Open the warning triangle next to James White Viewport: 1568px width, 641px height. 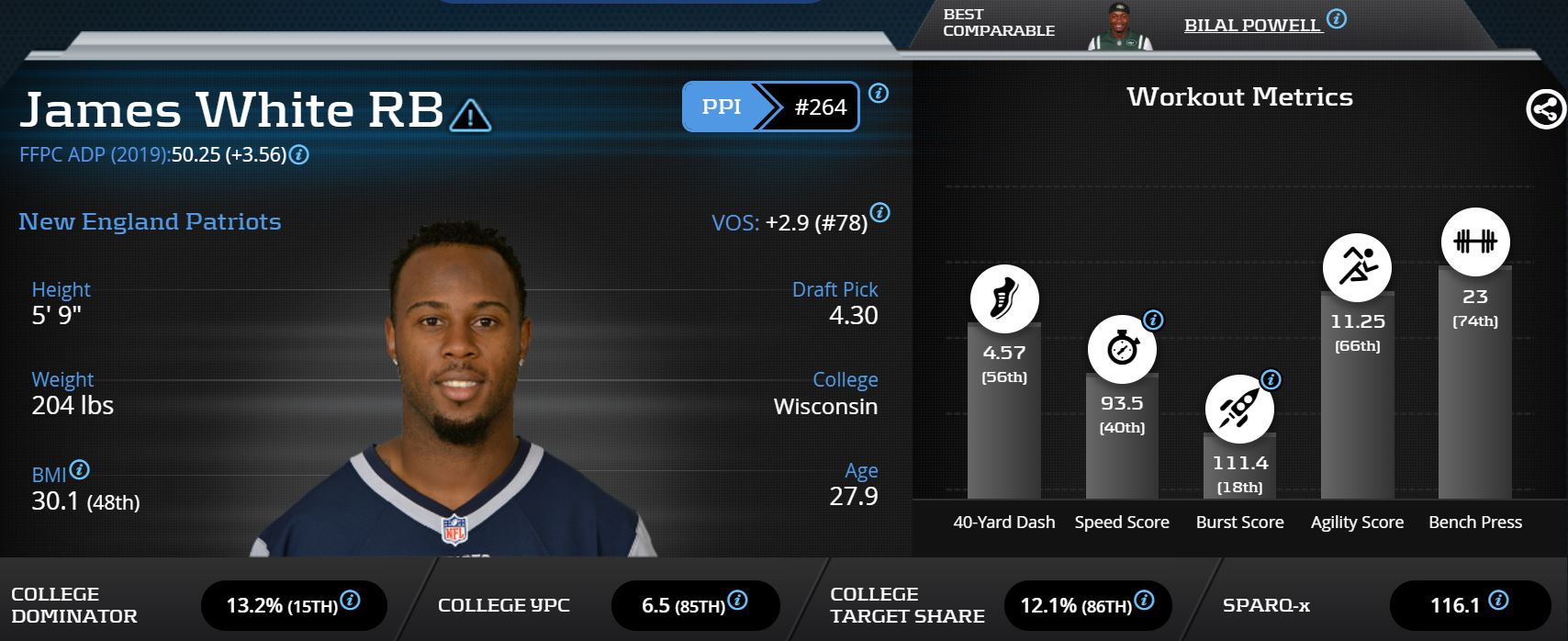click(470, 114)
